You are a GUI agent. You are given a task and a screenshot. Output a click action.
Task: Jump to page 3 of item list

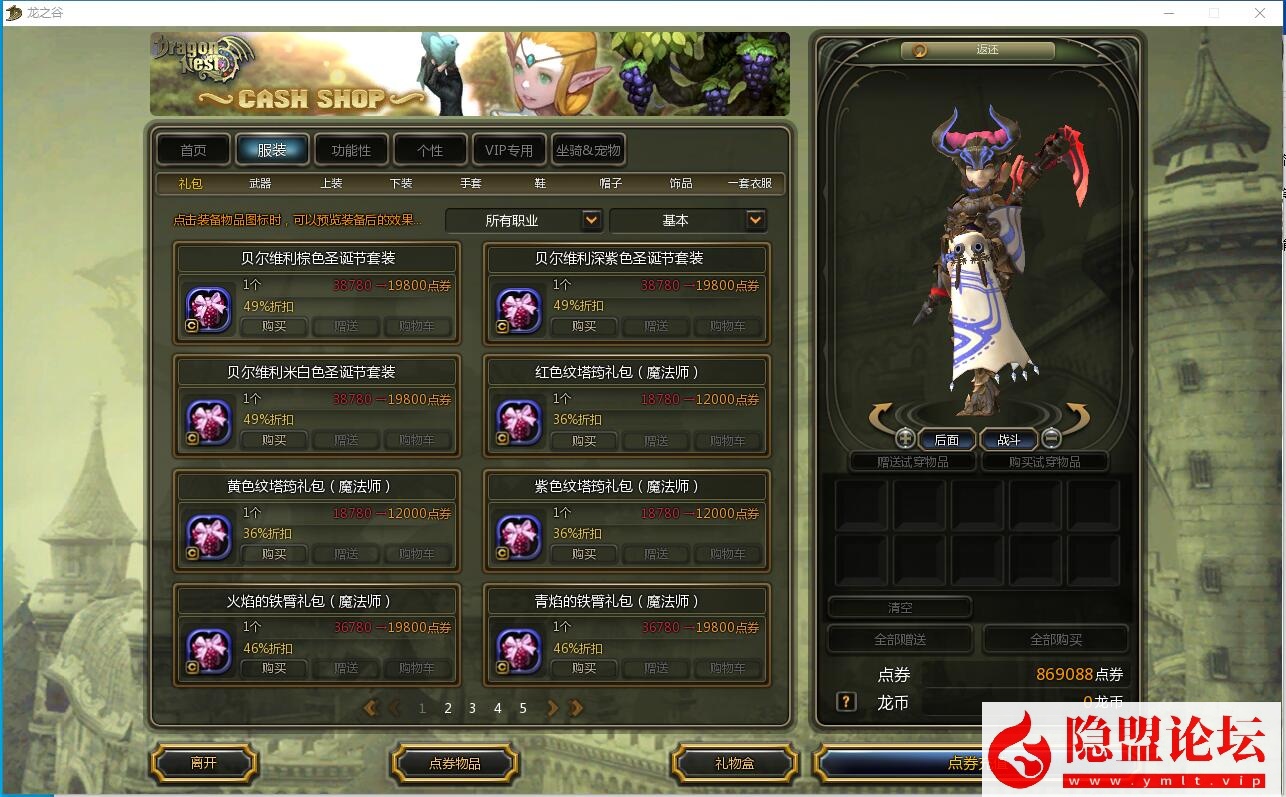click(472, 708)
